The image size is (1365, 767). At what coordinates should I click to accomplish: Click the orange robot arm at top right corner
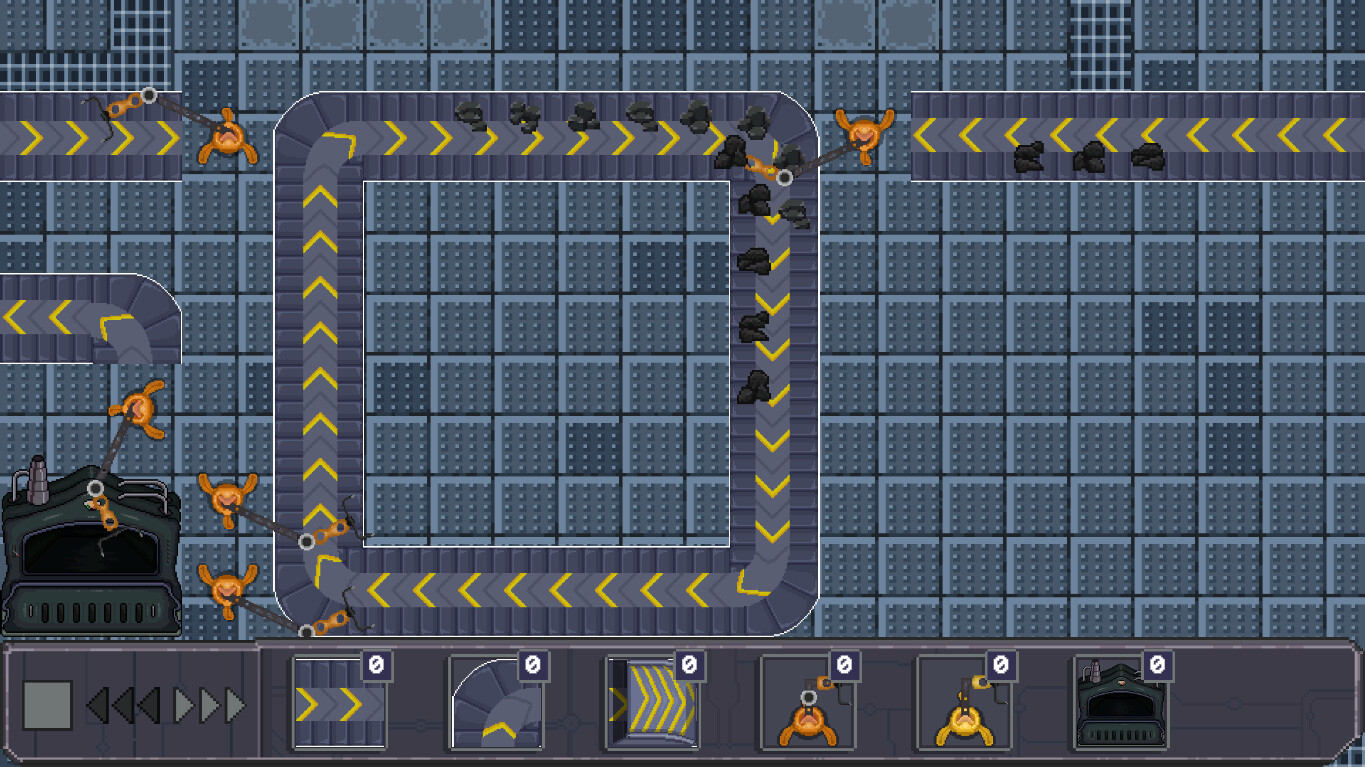point(865,135)
